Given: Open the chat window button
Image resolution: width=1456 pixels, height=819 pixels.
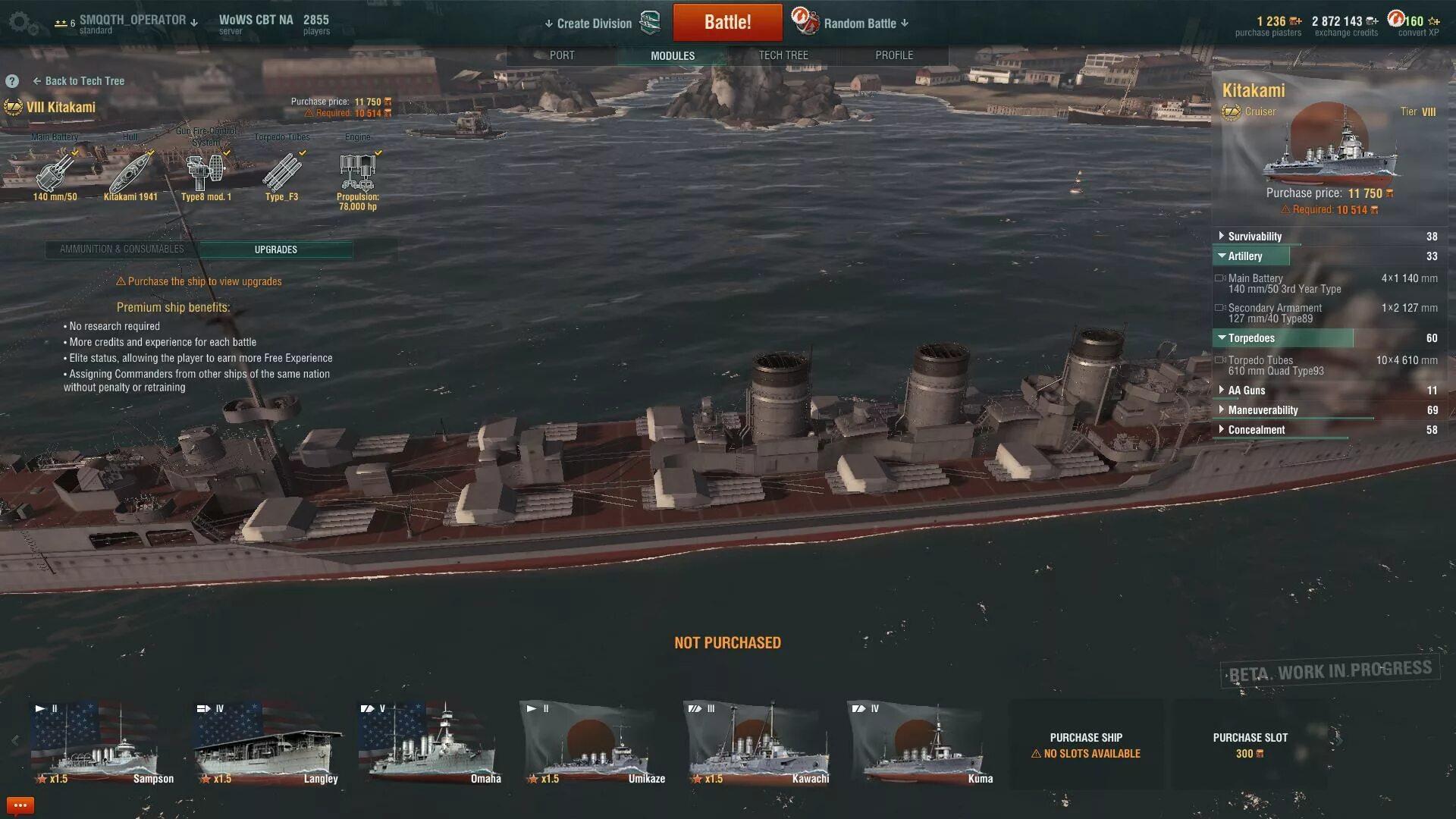Looking at the screenshot, I should tap(20, 805).
